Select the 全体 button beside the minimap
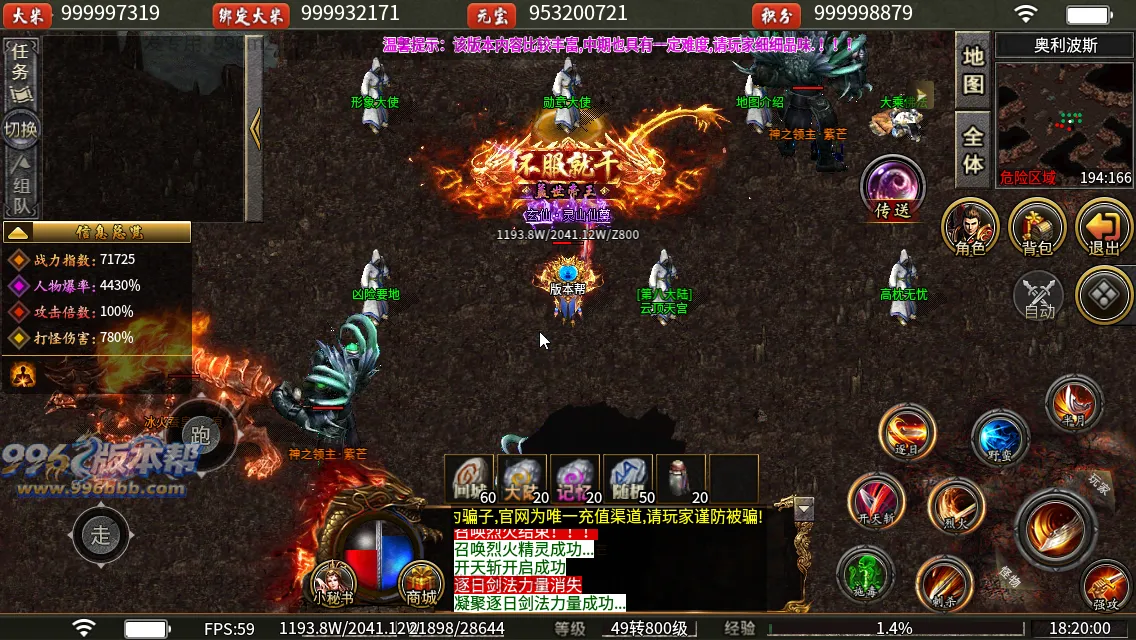This screenshot has width=1136, height=640. click(973, 149)
